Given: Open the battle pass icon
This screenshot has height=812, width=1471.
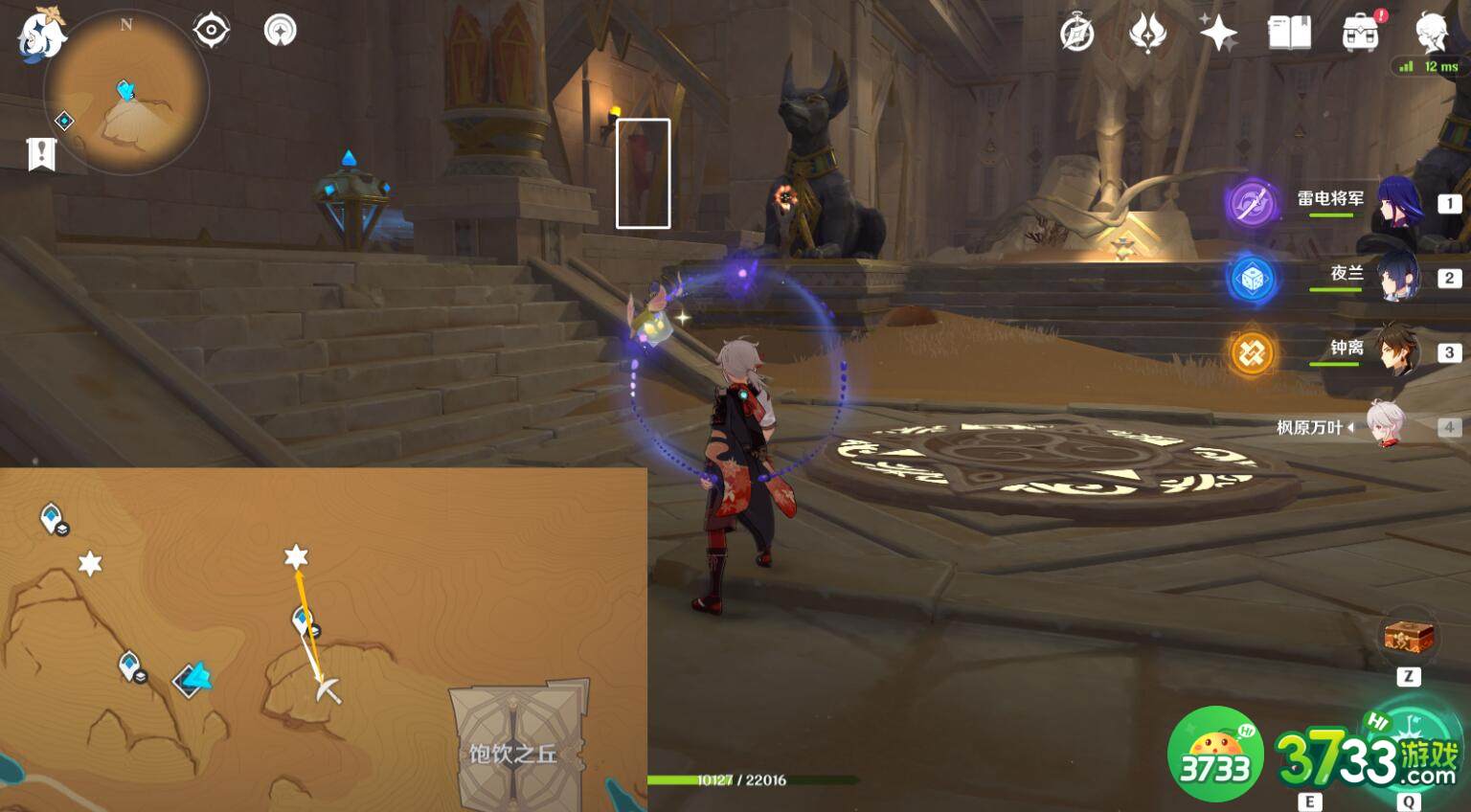Looking at the screenshot, I should tap(1147, 34).
